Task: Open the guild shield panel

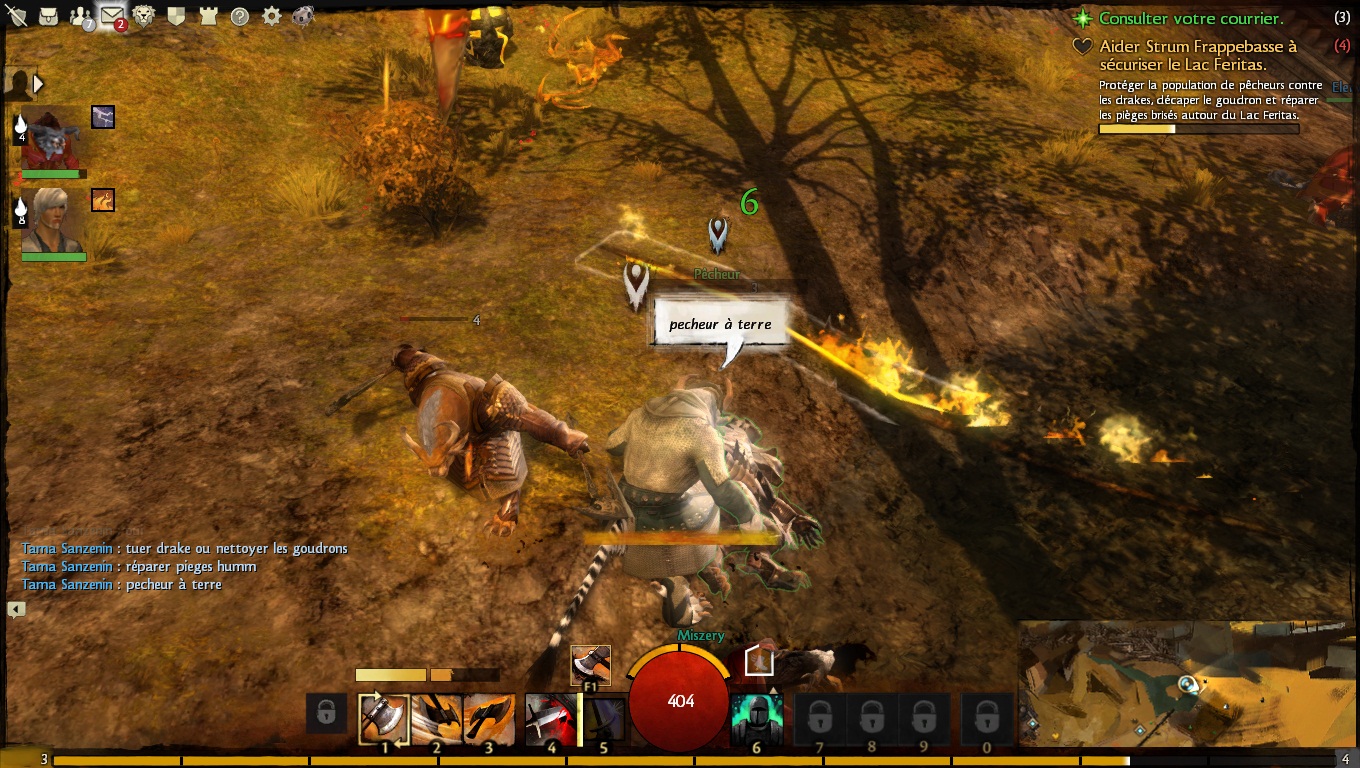Action: tap(176, 16)
